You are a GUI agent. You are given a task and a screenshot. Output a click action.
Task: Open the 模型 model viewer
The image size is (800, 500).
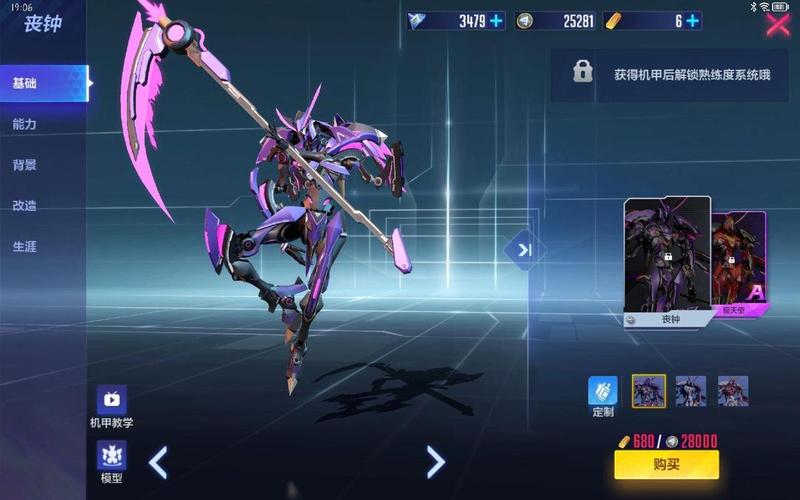click(111, 461)
